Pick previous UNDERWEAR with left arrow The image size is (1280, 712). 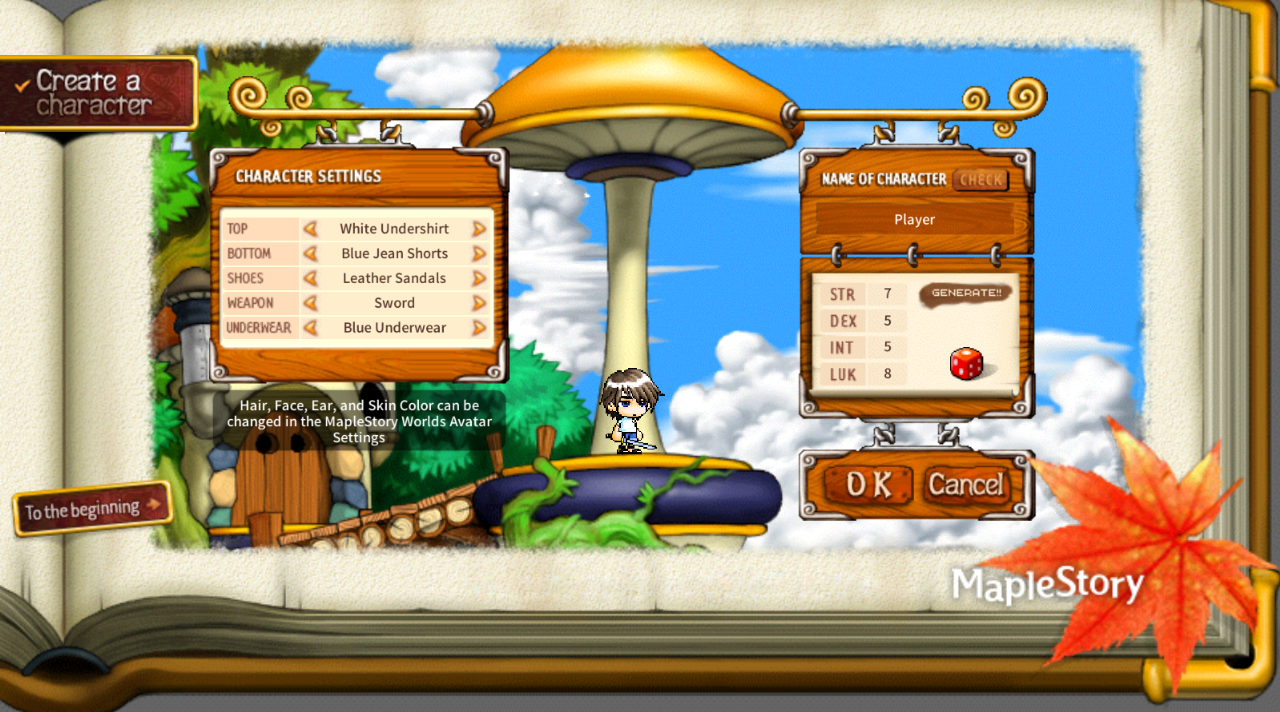311,328
